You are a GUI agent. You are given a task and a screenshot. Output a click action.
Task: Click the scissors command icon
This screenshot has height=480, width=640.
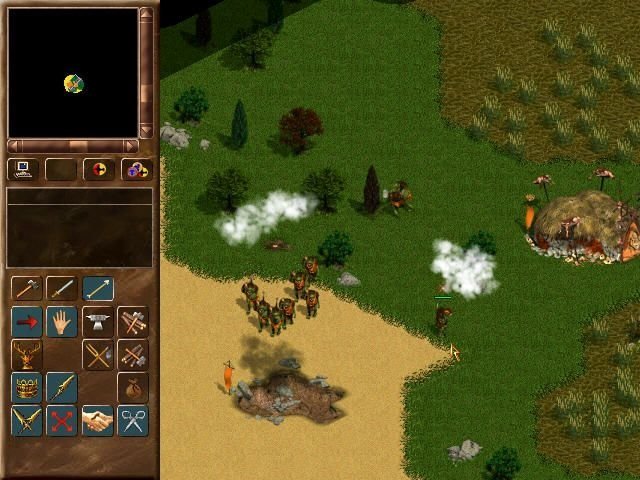click(x=132, y=420)
